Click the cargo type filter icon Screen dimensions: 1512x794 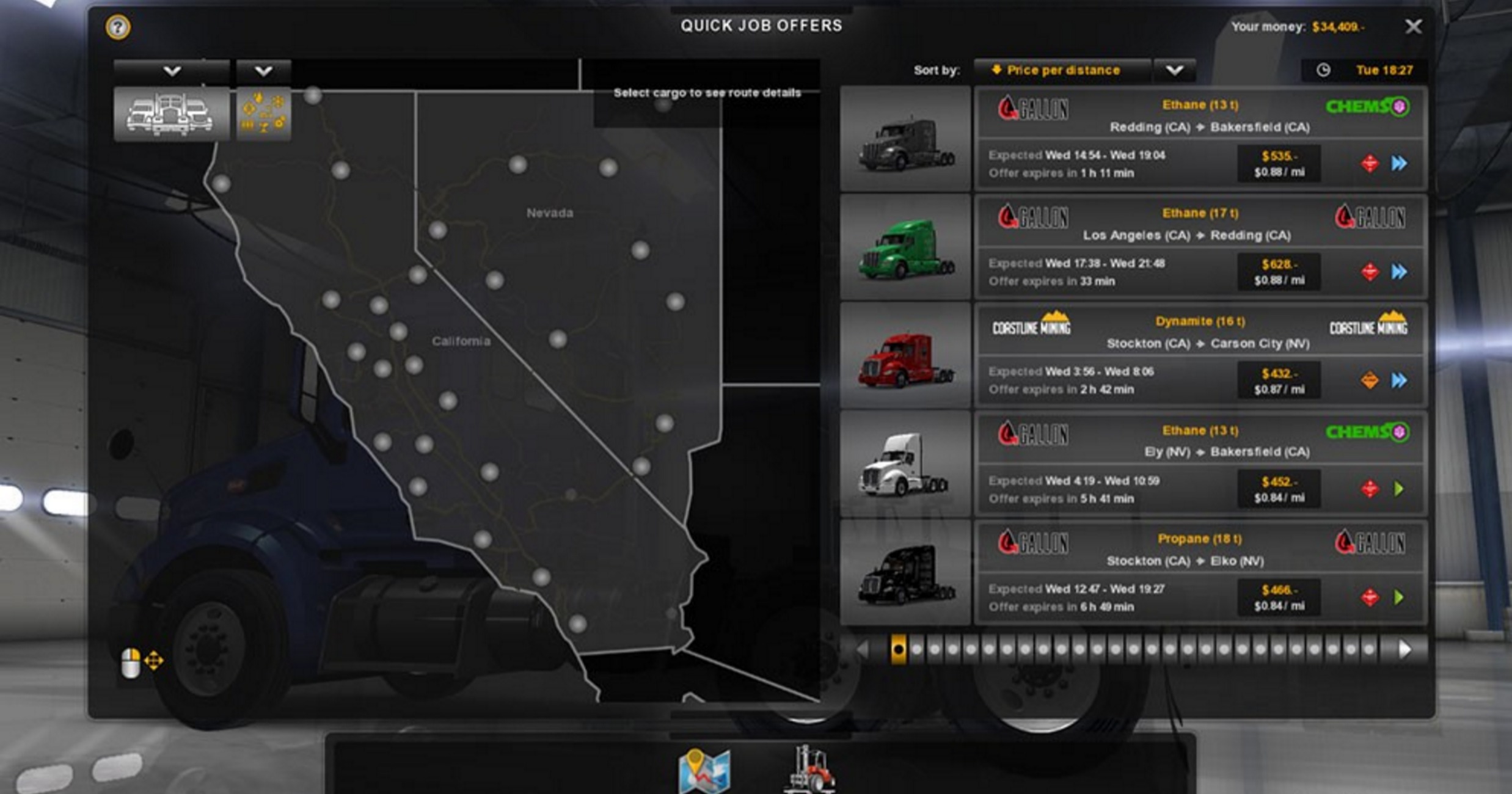coord(263,114)
